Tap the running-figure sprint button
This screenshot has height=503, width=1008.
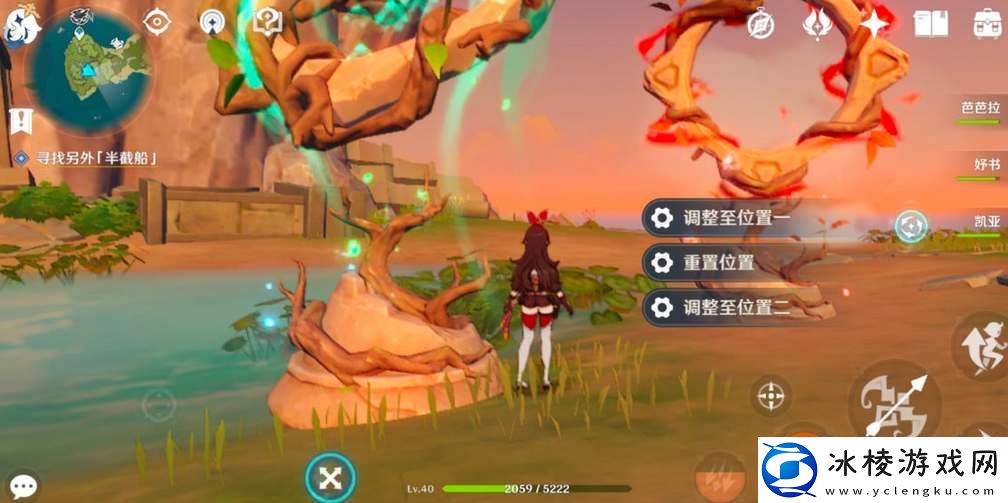980,346
